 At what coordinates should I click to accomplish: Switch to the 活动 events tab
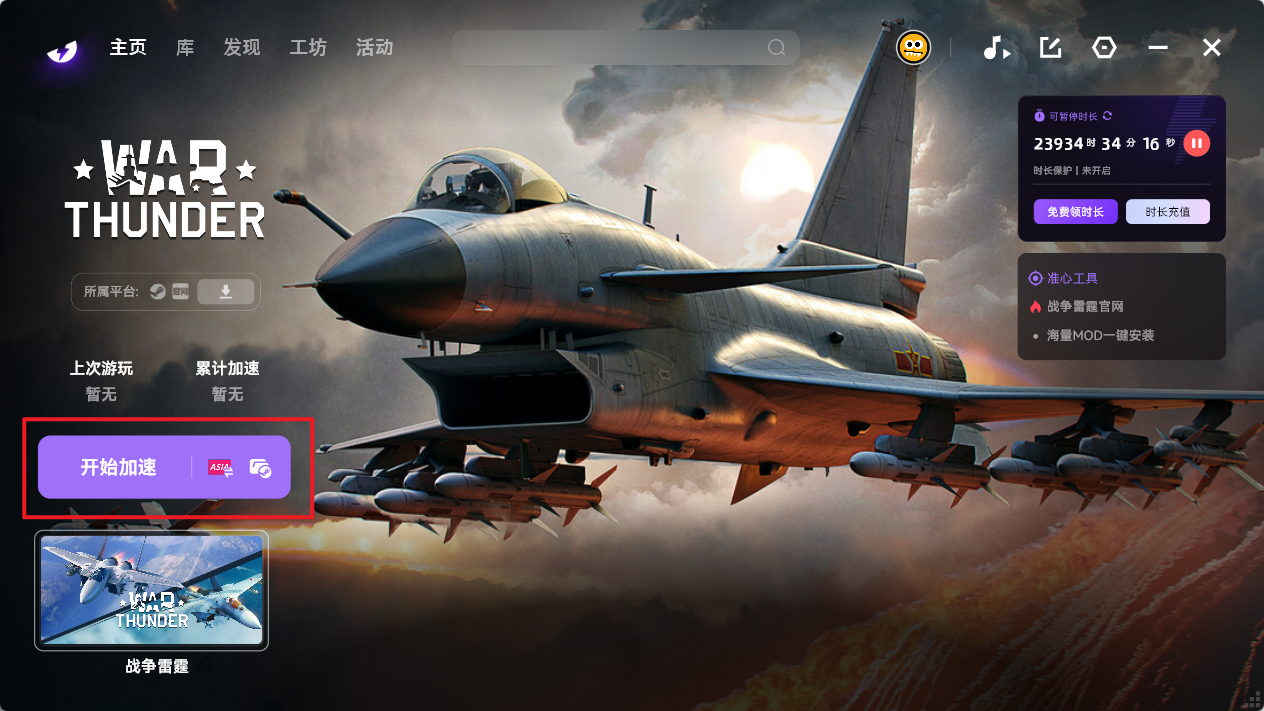click(374, 48)
